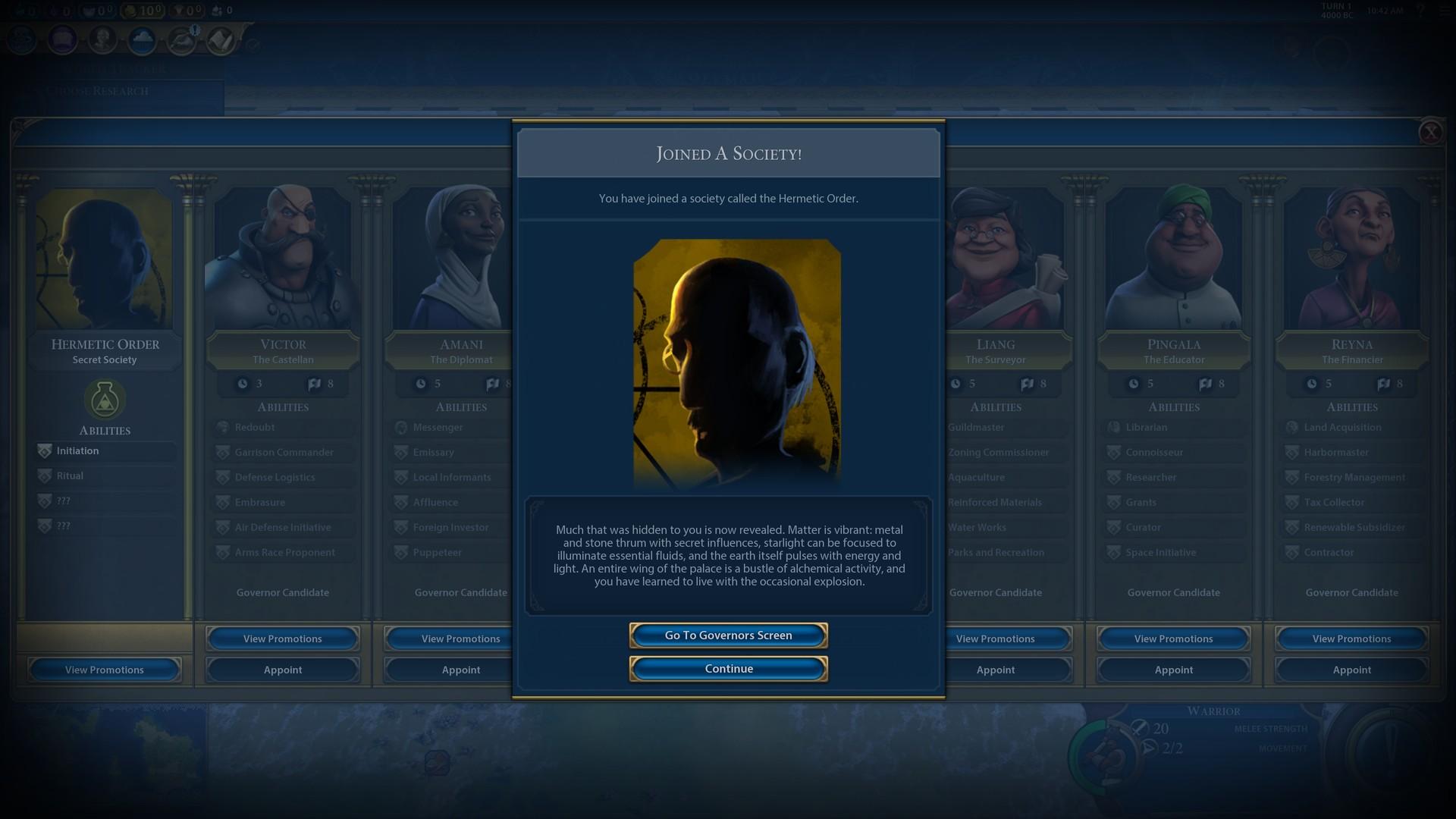Appoint Reyna the Financier
The image size is (1456, 819).
(1351, 670)
